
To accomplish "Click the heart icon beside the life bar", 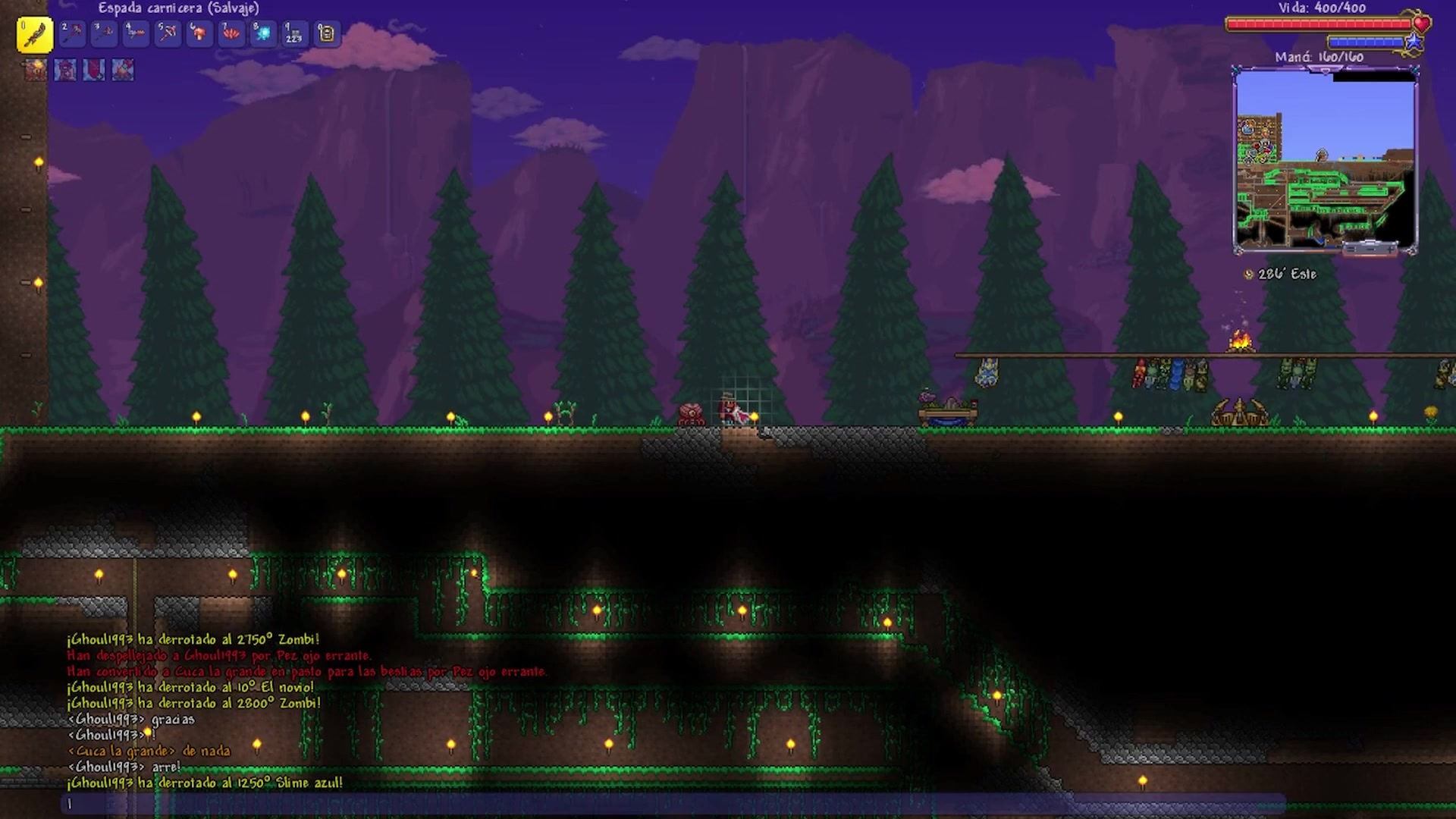I will click(x=1420, y=24).
